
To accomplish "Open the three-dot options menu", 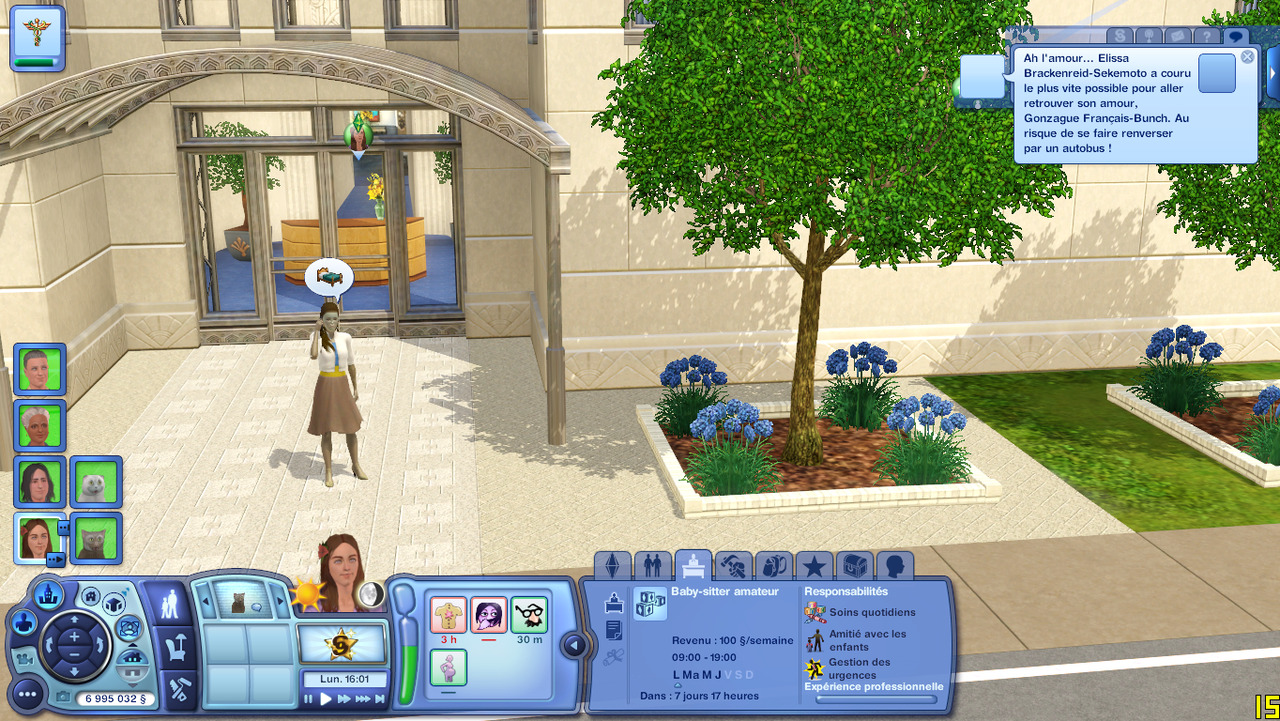I will click(27, 692).
